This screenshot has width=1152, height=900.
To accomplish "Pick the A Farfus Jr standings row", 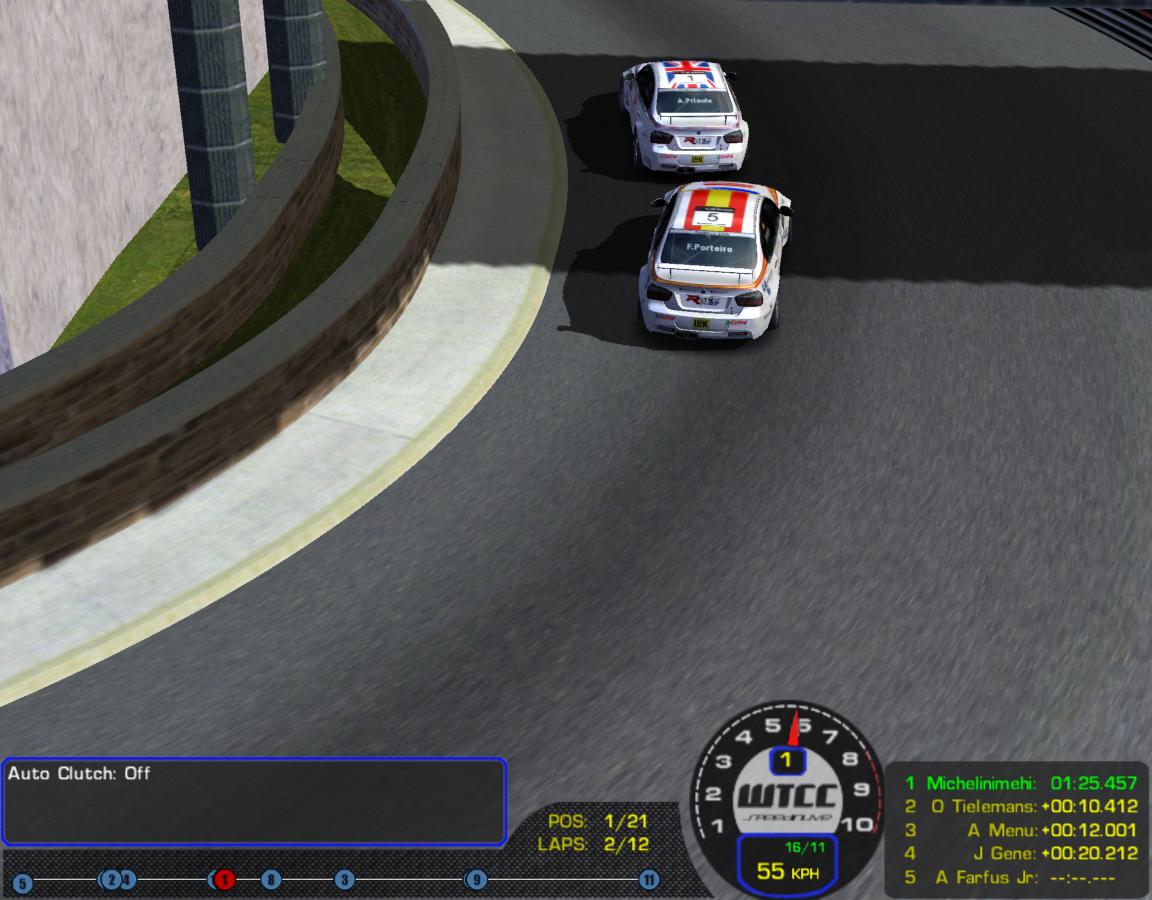I will pyautogui.click(x=1020, y=878).
